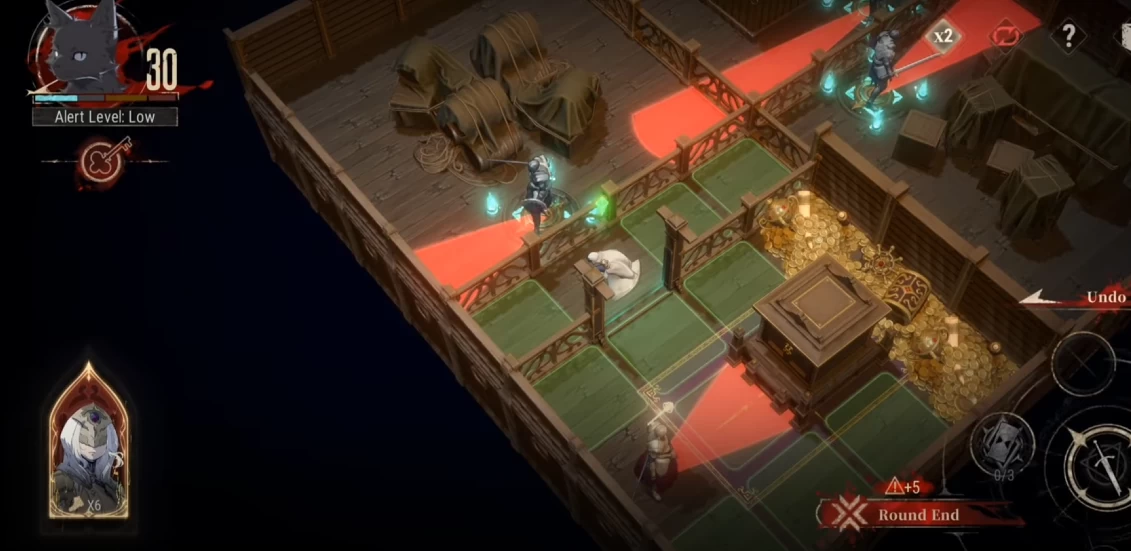
Task: Tap the empty crossed-circle skill slot
Action: 1084,362
